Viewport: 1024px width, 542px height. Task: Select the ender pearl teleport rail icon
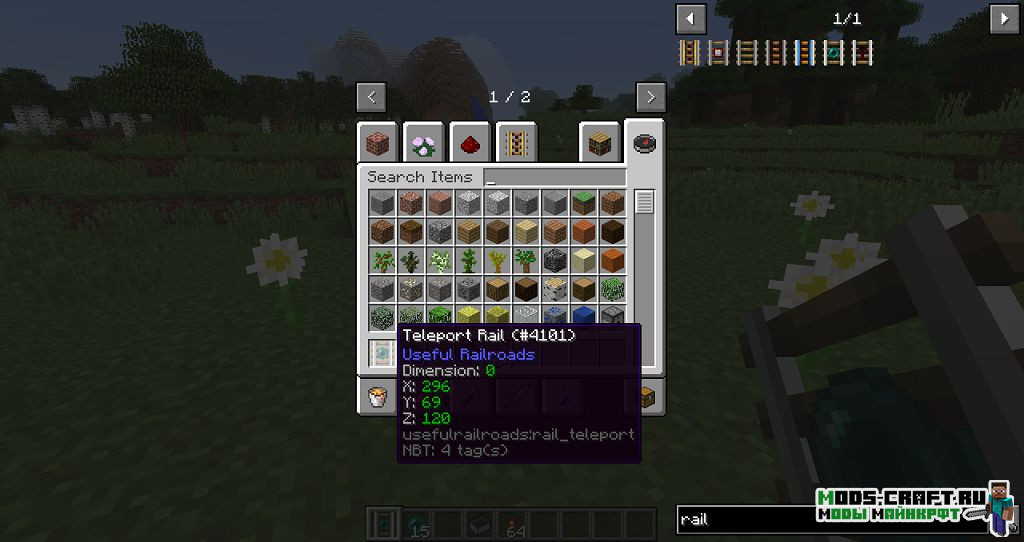click(834, 52)
